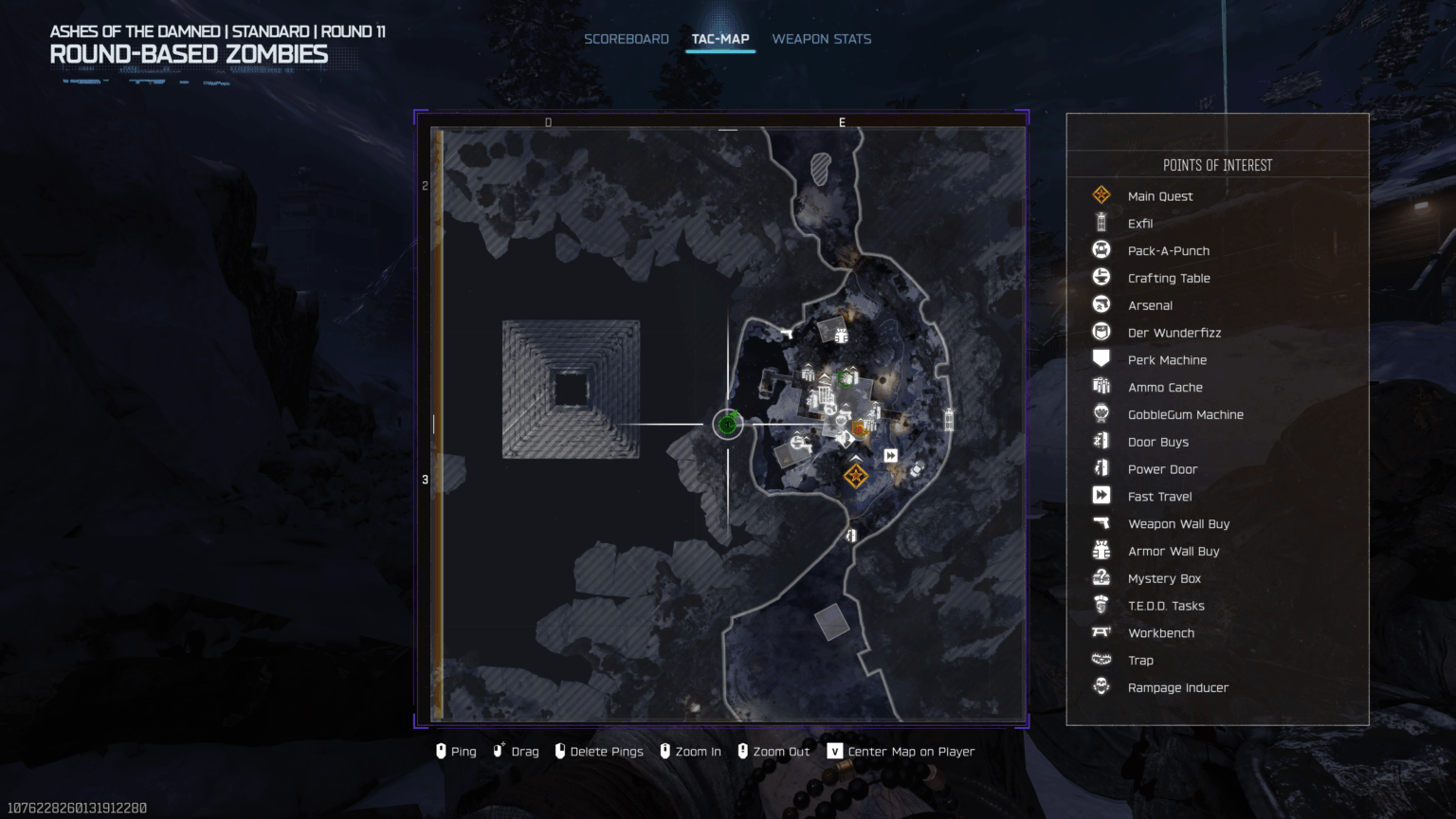1456x819 pixels.
Task: Click the orange Main Quest marker on map
Action: coord(856,475)
